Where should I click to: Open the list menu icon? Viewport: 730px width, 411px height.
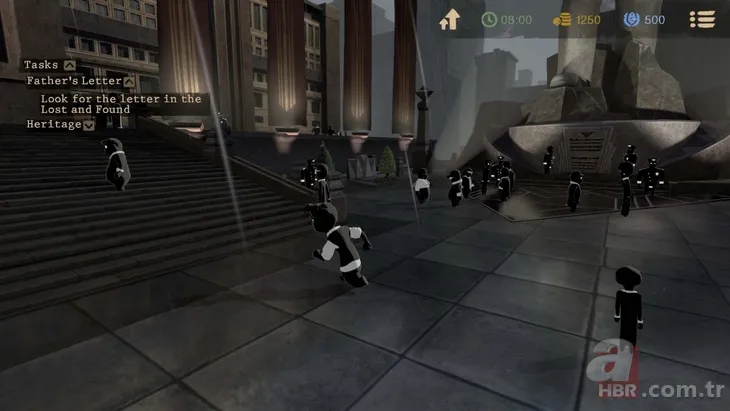(703, 19)
